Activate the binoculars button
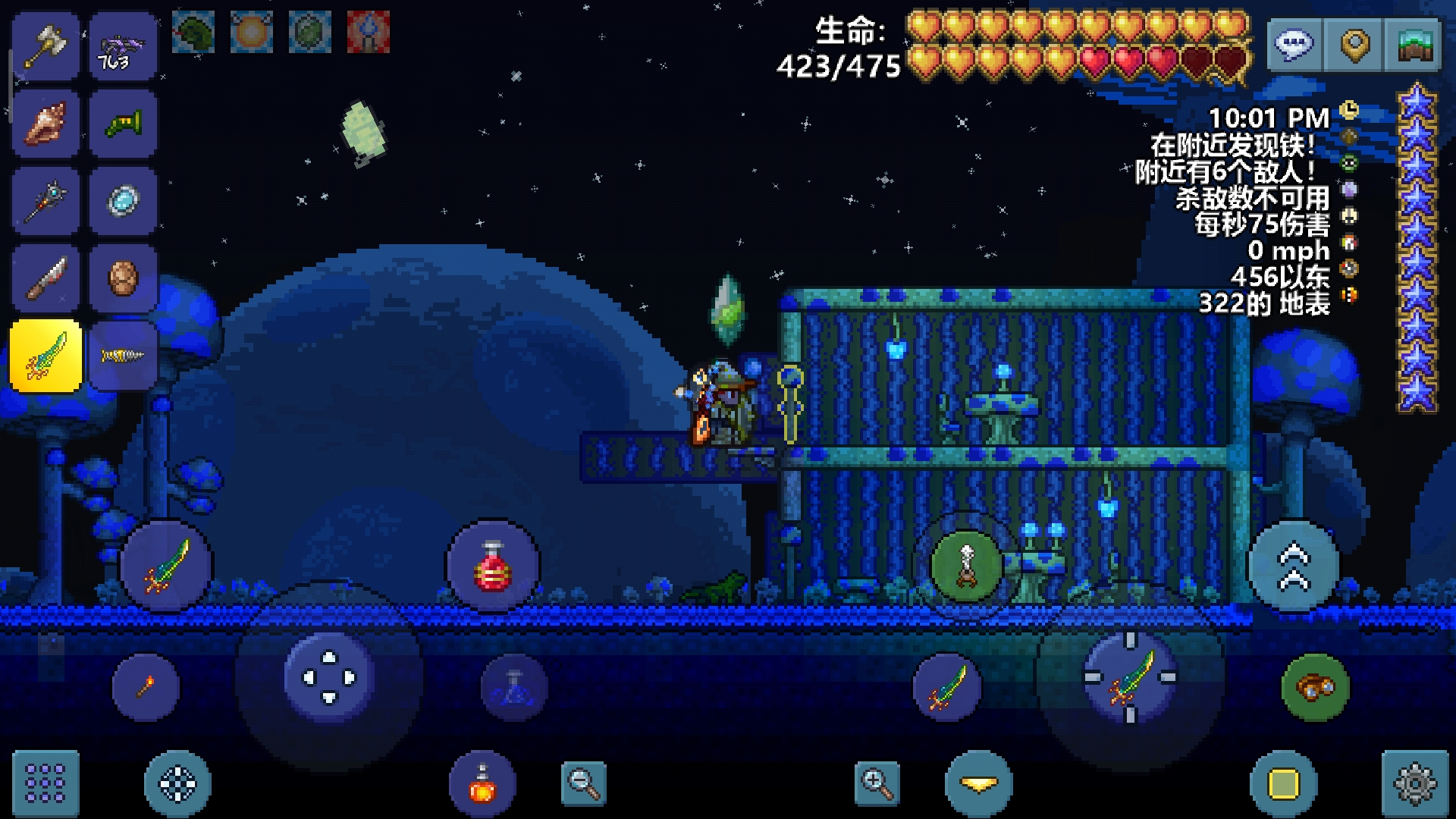Screen dimensions: 1456x819 1316,687
